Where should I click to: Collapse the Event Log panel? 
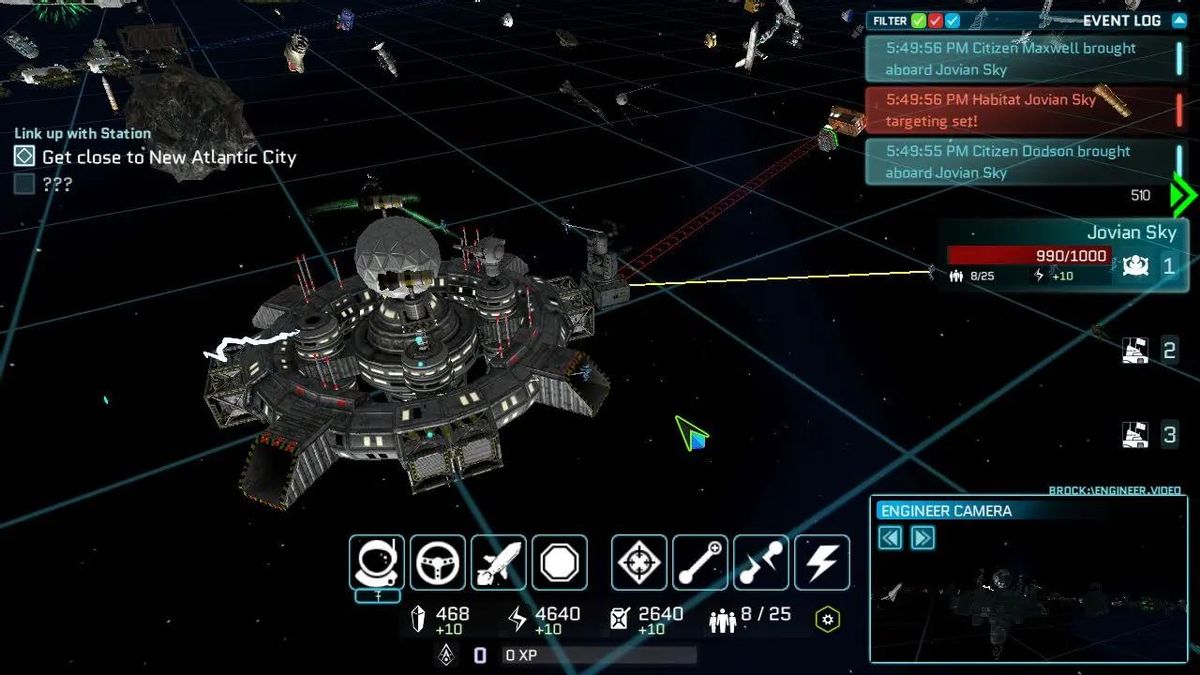tap(1178, 20)
